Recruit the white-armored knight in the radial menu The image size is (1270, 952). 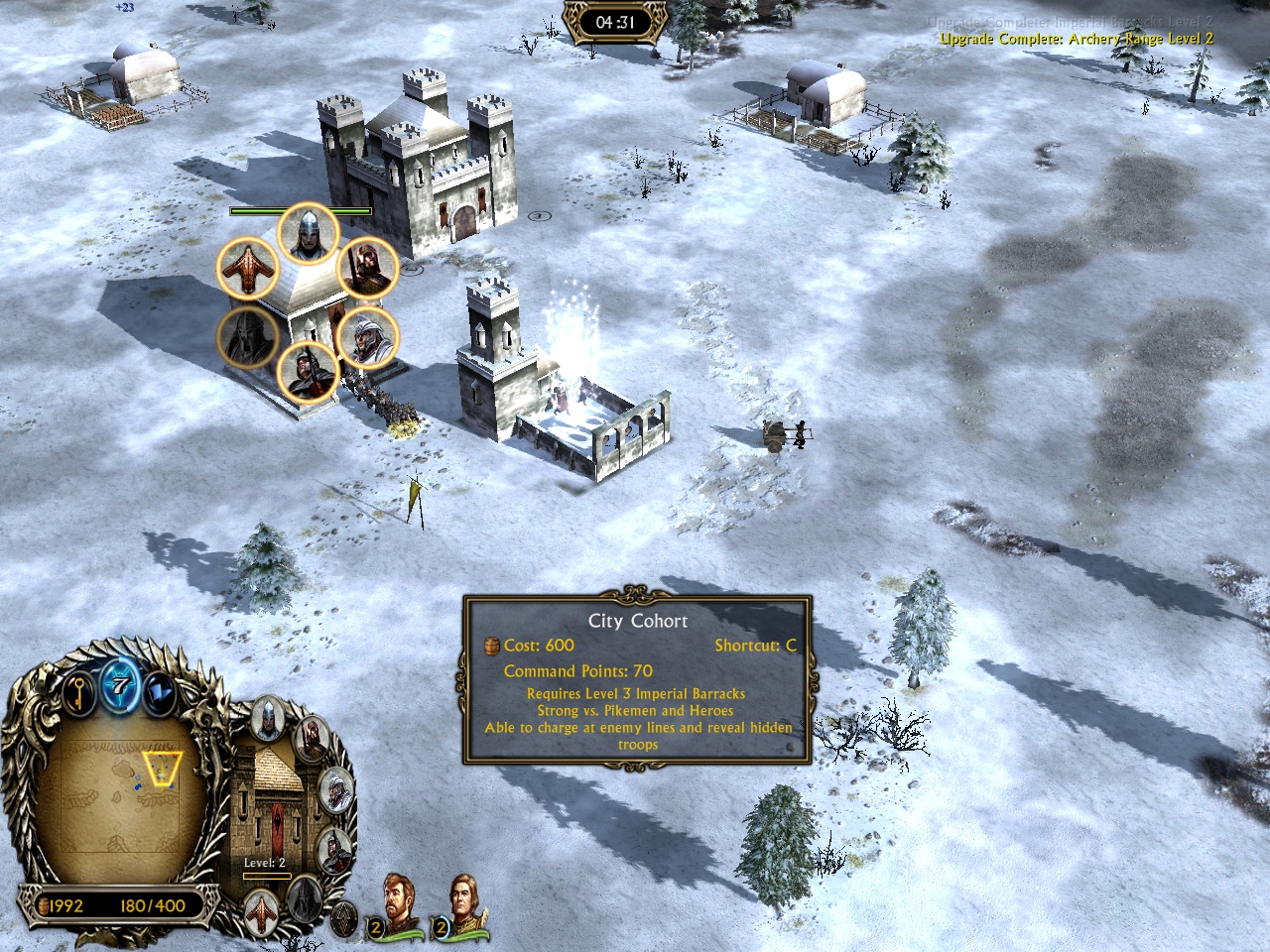pyautogui.click(x=366, y=337)
